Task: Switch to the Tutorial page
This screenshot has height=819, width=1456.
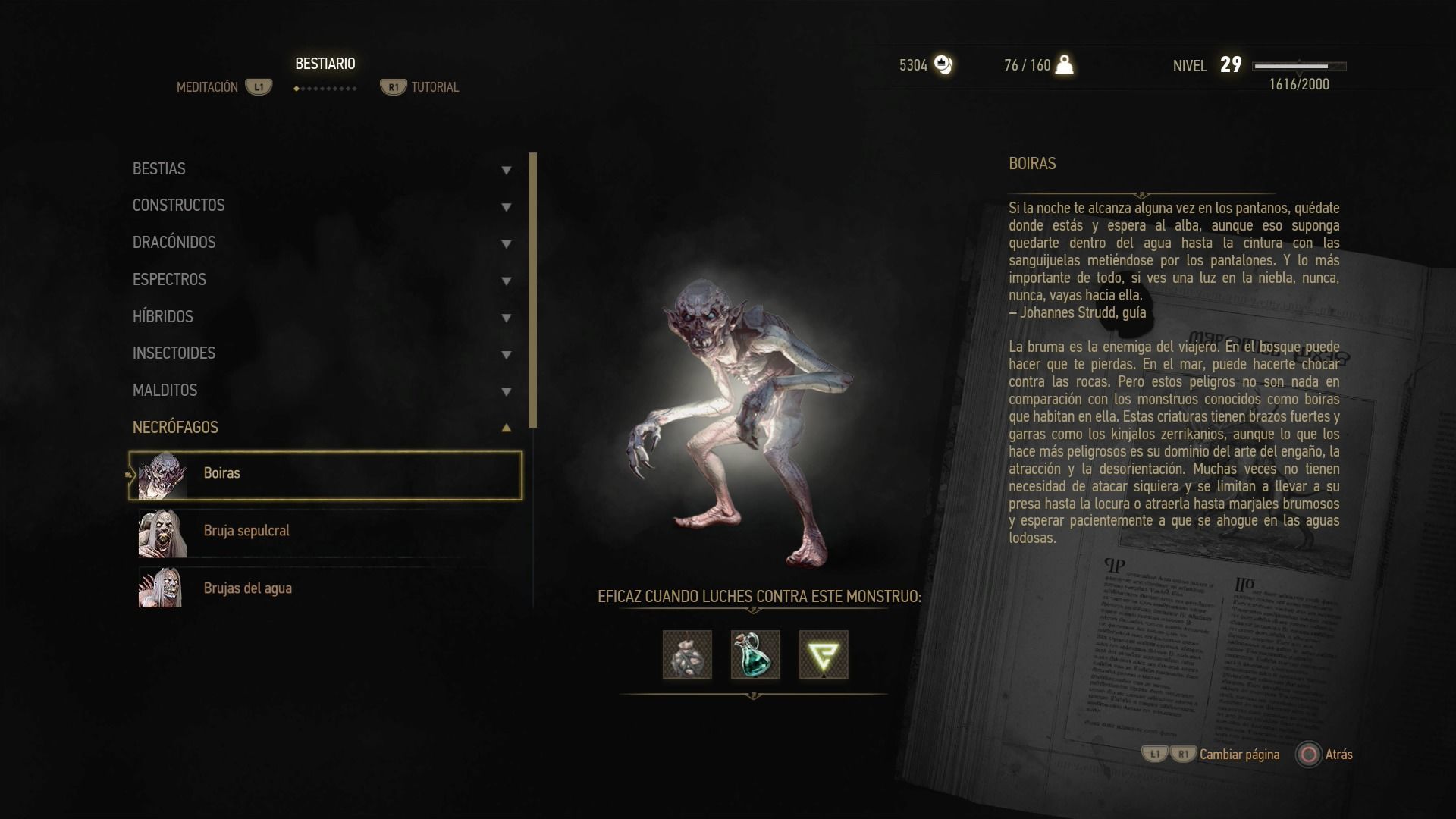Action: 435,87
